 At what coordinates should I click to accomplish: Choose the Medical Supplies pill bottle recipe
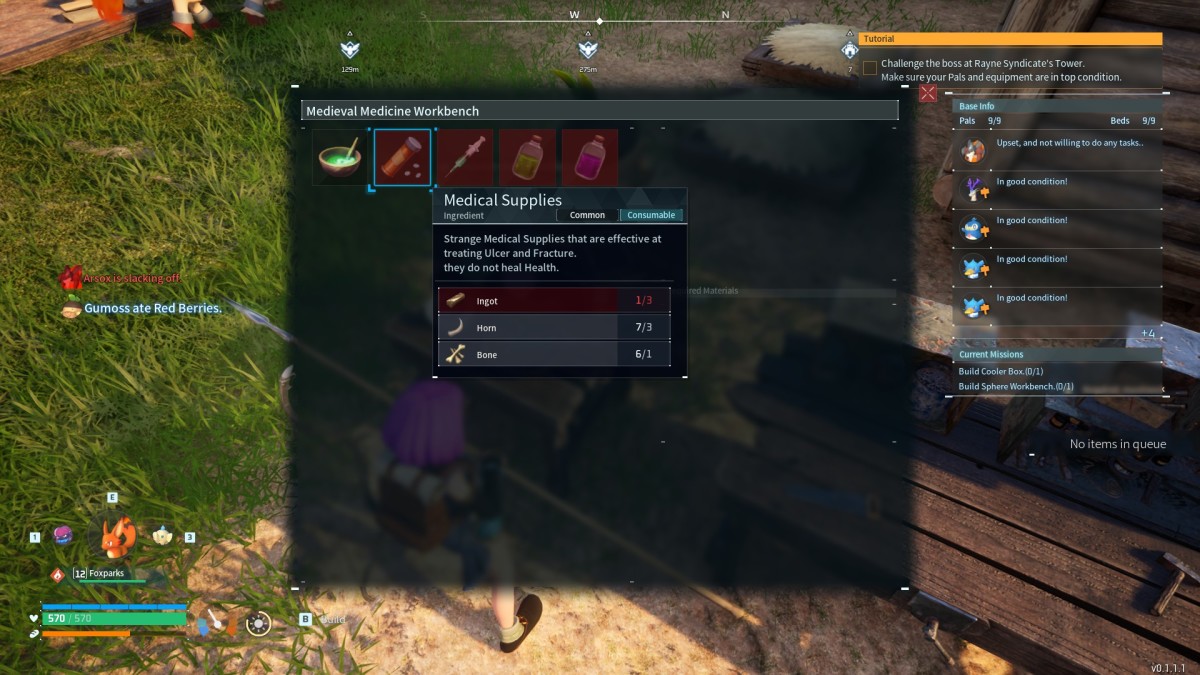[402, 158]
